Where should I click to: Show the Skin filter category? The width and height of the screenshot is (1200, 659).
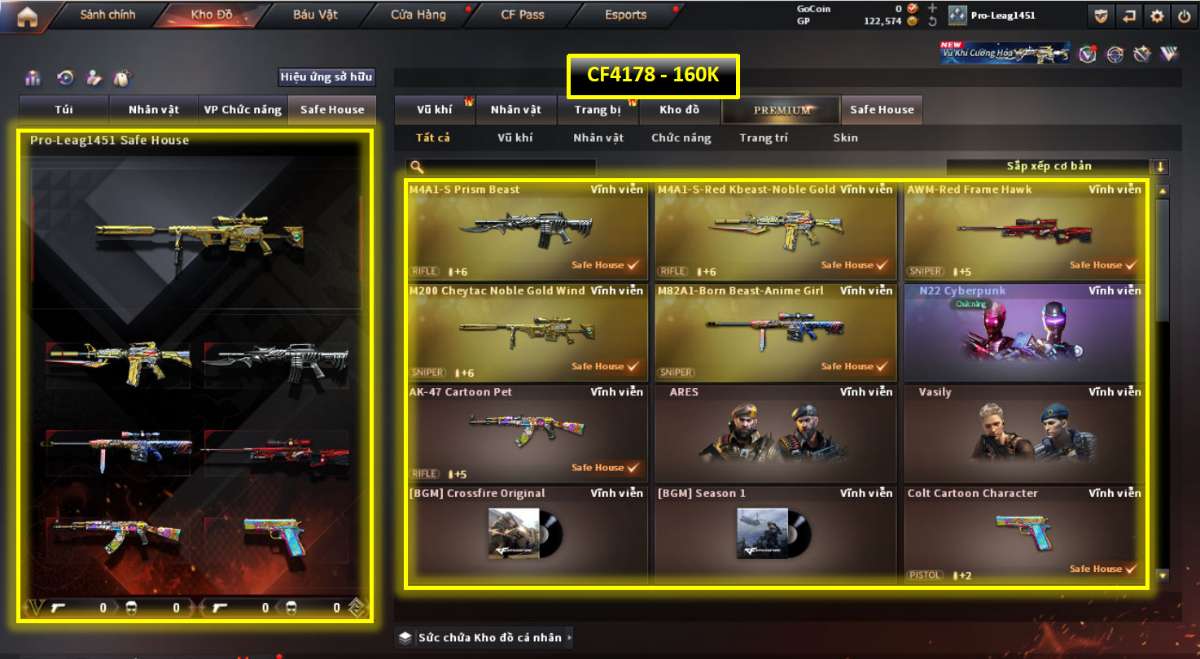click(x=845, y=138)
